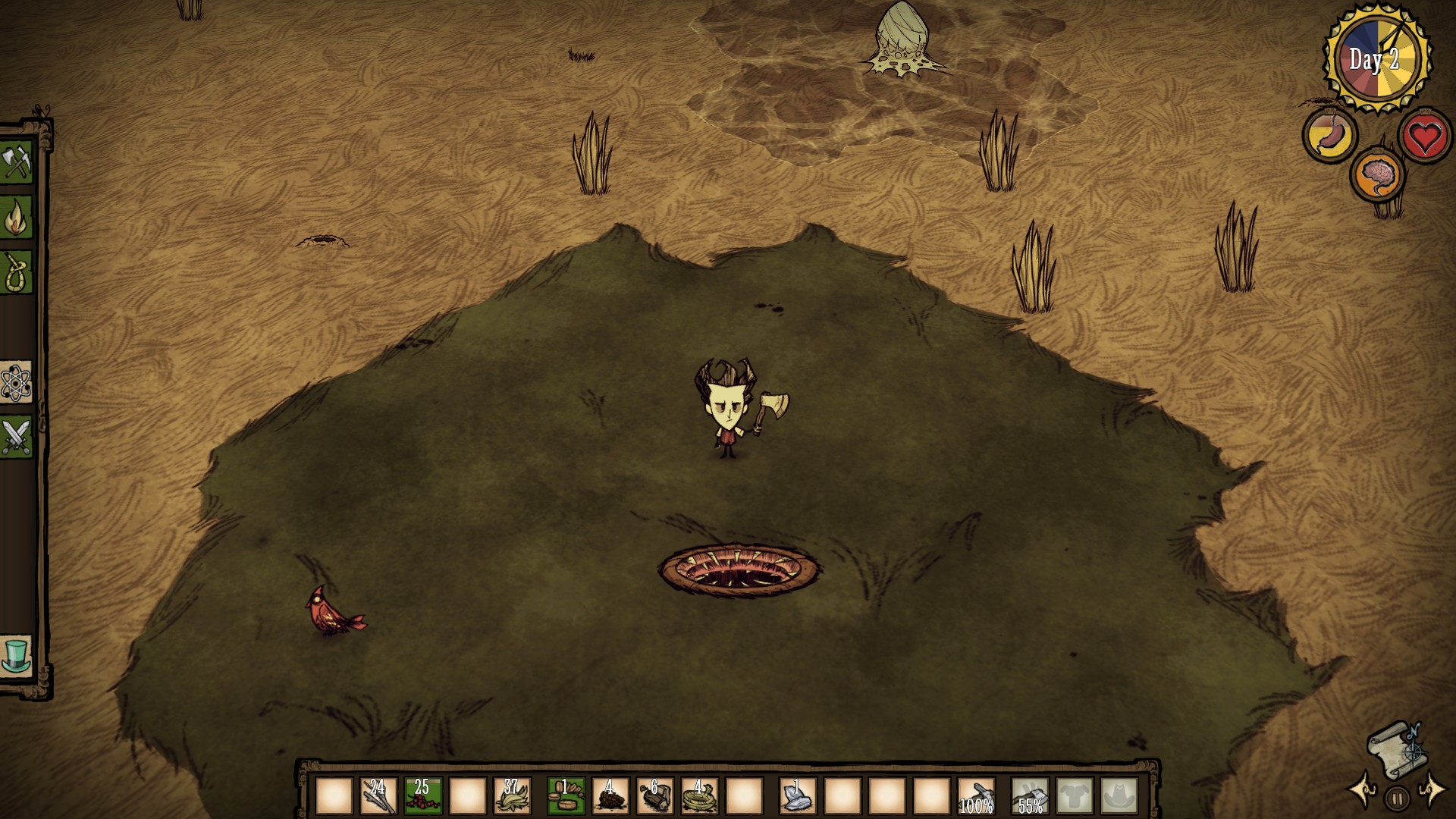
Task: Select the coiled rope stack in inventory
Action: [x=700, y=796]
